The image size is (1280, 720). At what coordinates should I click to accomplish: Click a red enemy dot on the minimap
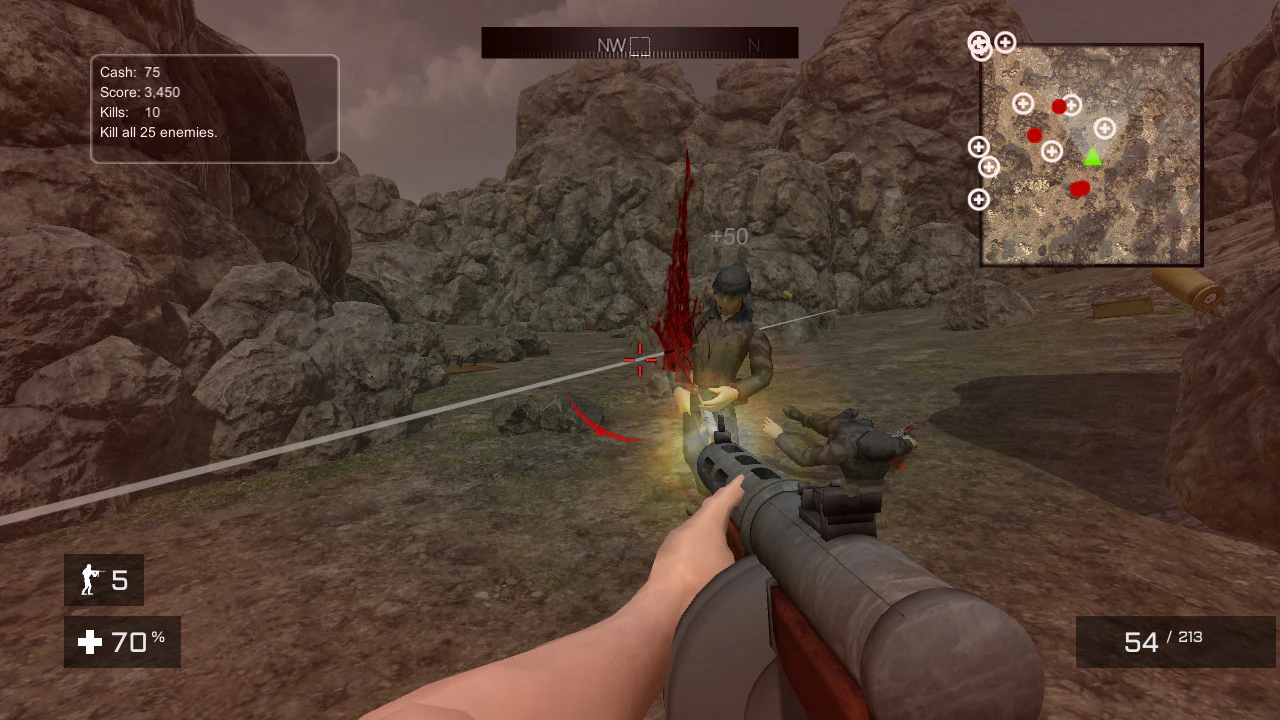click(1058, 104)
